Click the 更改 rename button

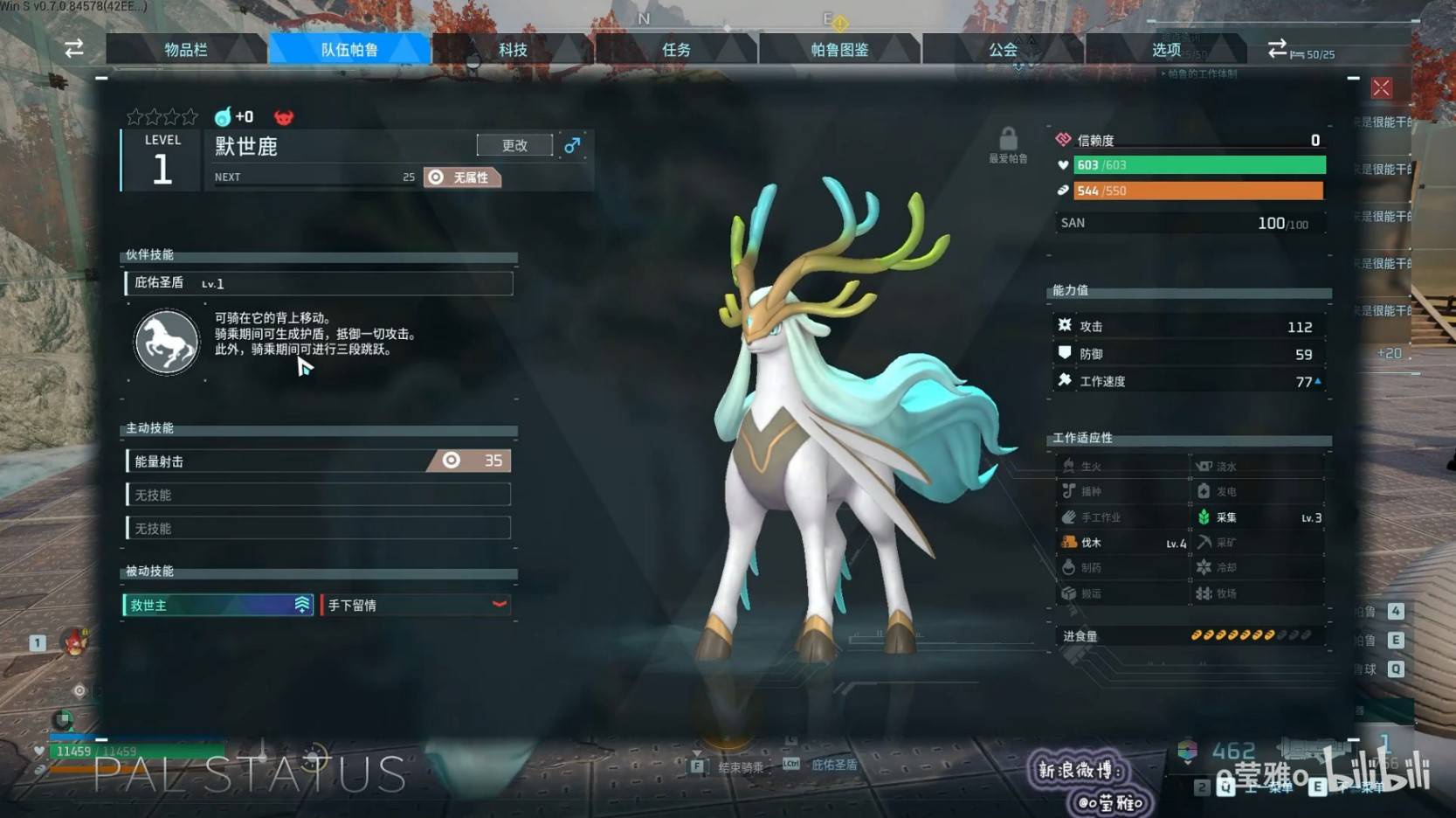(x=514, y=145)
